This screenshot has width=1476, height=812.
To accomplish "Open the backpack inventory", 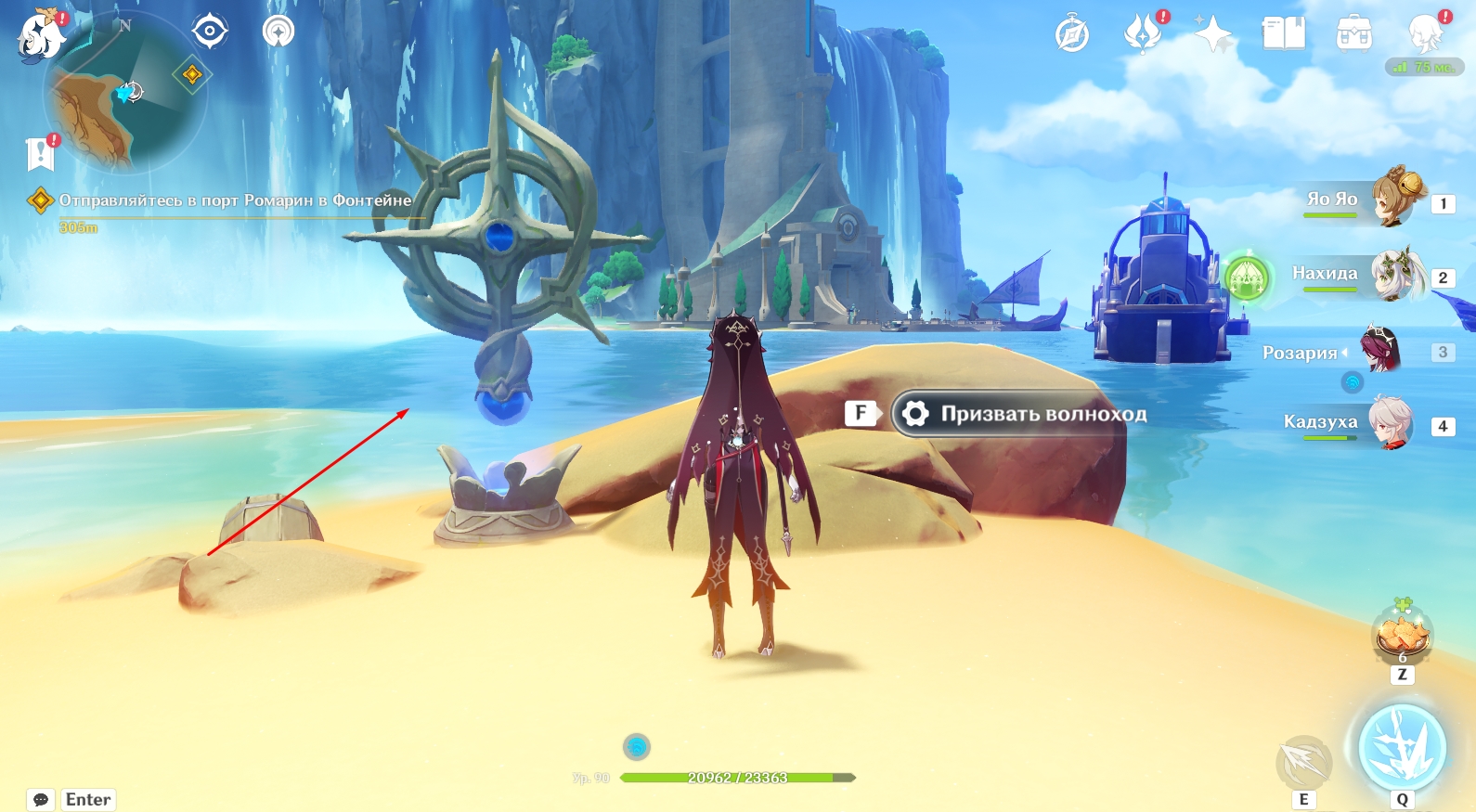I will click(x=1354, y=35).
